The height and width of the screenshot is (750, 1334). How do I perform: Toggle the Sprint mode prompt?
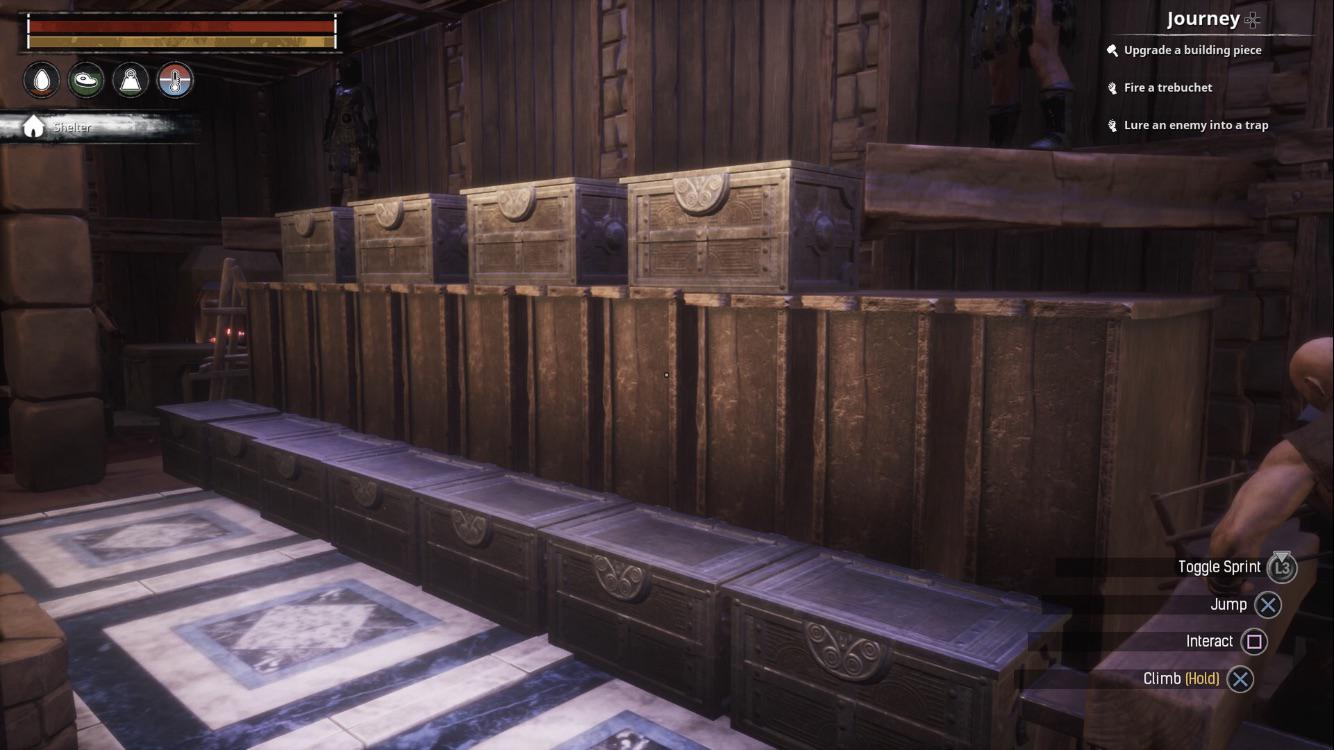point(1219,566)
